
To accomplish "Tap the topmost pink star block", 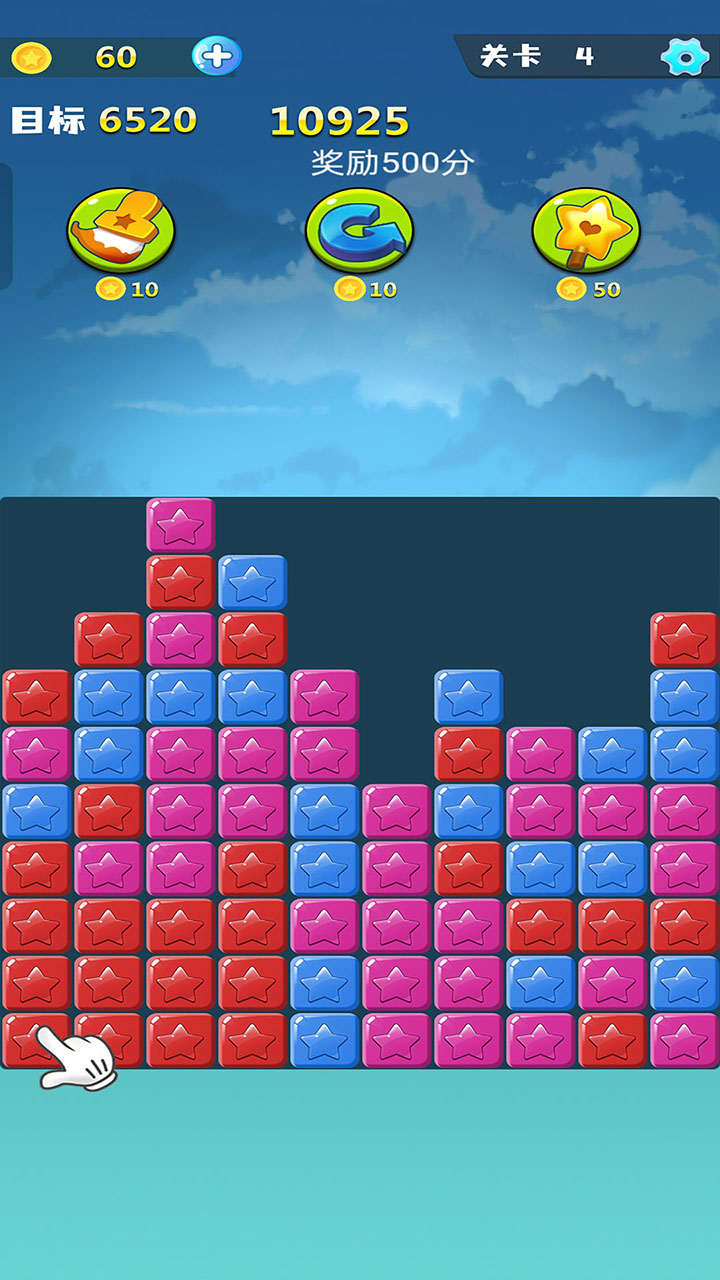I will [x=180, y=524].
